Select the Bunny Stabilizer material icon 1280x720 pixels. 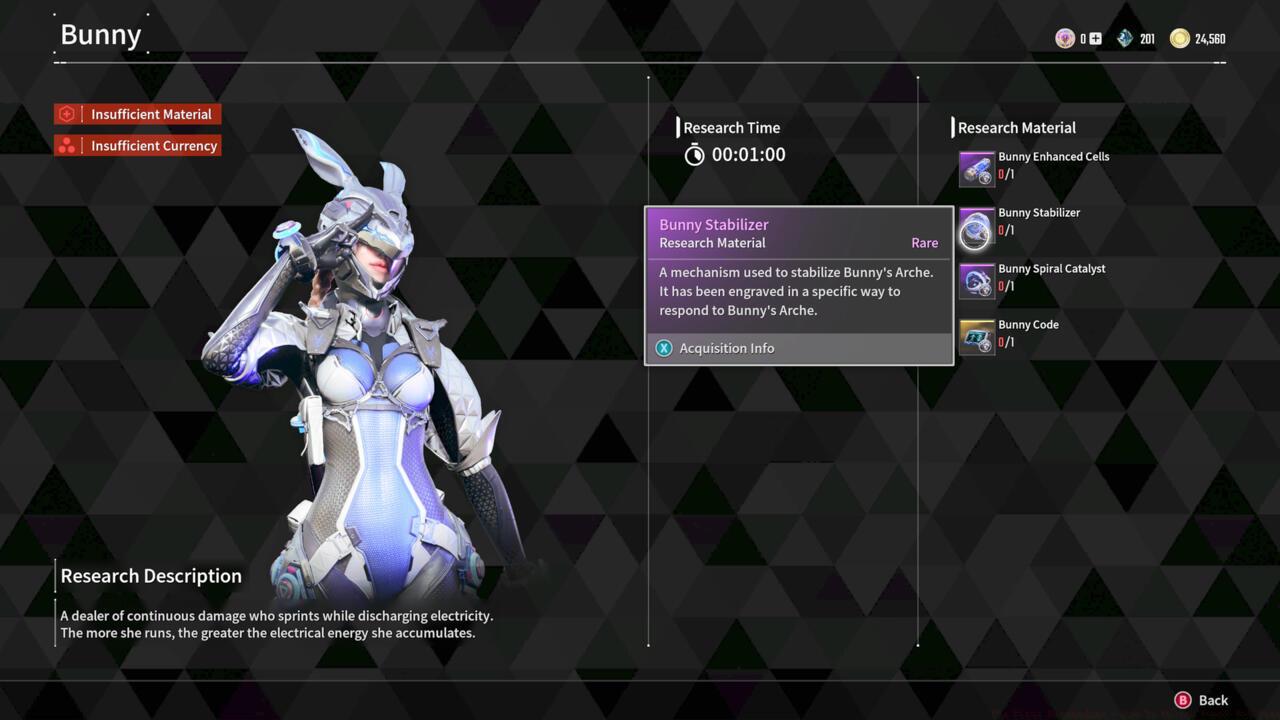[977, 226]
